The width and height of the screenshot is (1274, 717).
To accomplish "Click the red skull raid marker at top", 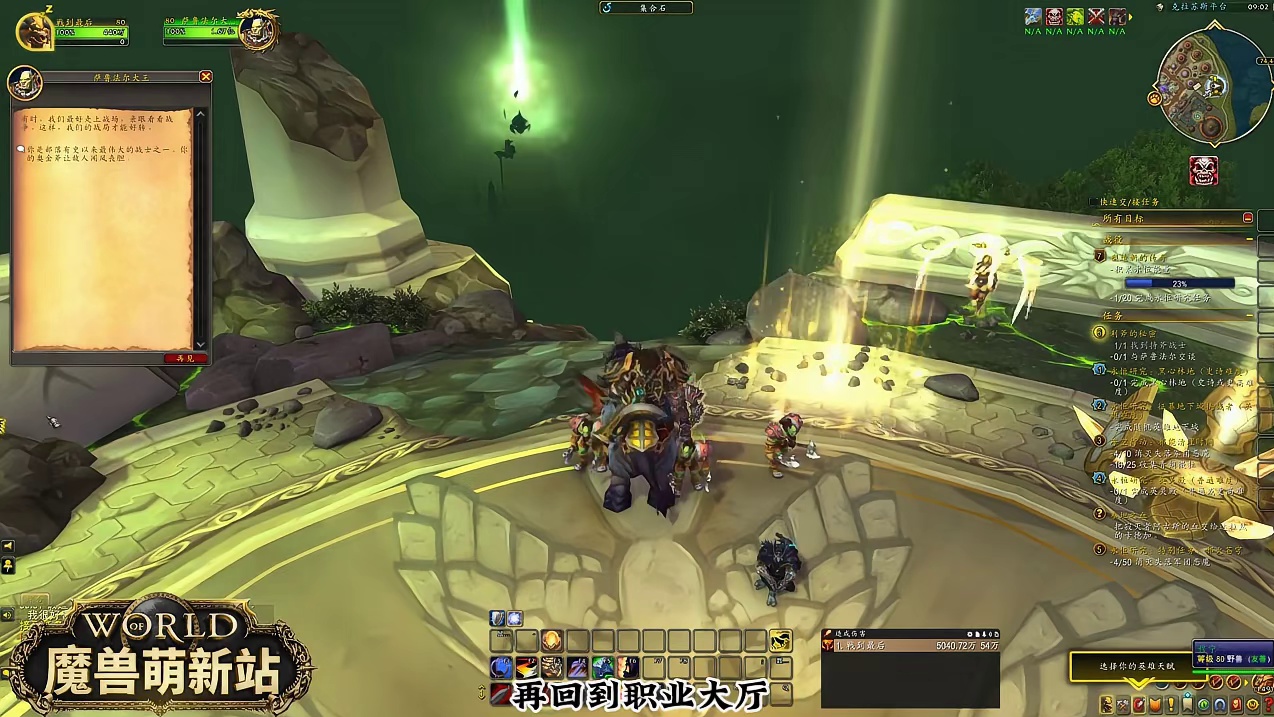I will click(x=1054, y=17).
